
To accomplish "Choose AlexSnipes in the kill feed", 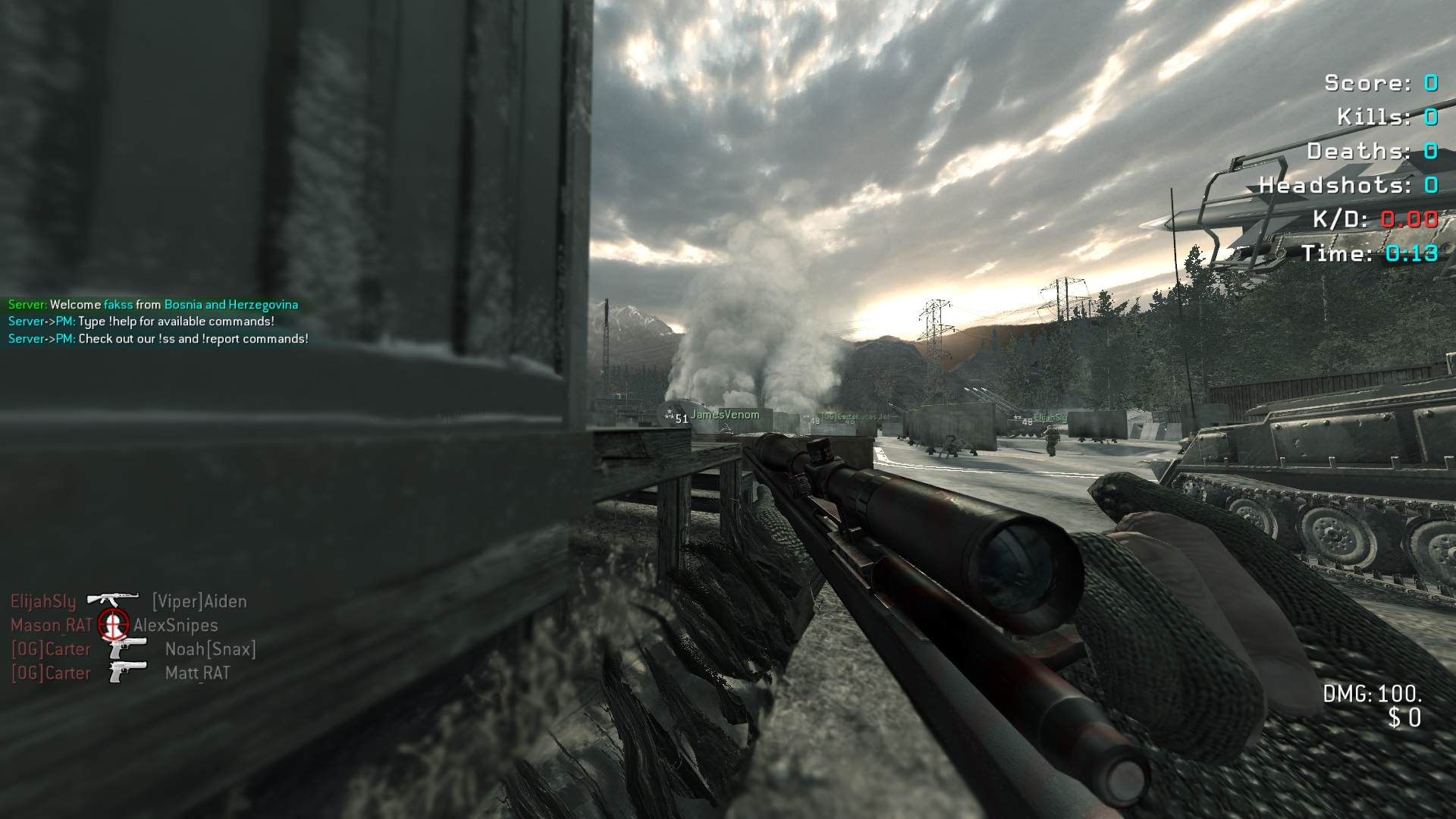I will click(176, 626).
